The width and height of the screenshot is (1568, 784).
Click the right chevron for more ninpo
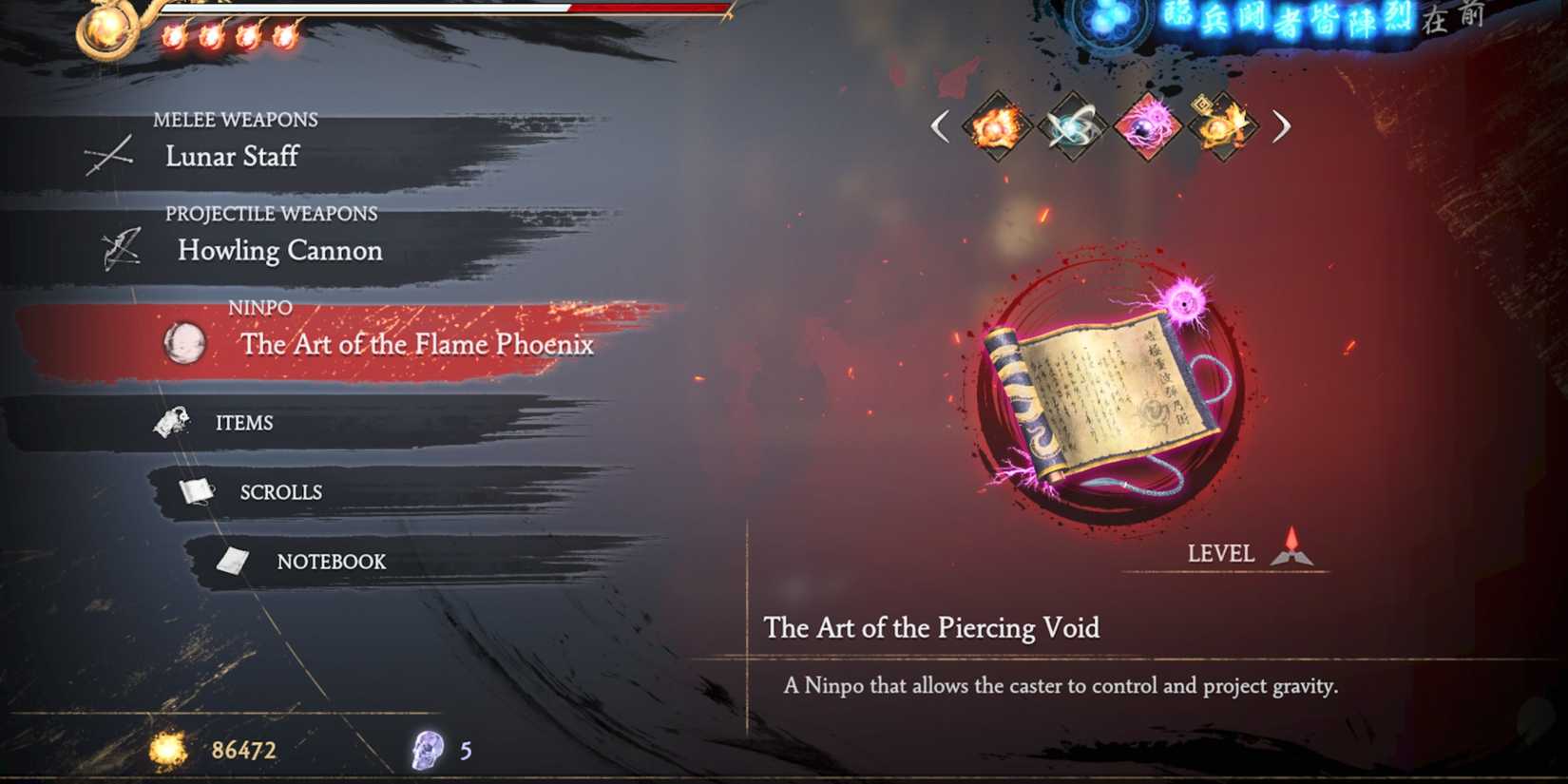point(1282,127)
